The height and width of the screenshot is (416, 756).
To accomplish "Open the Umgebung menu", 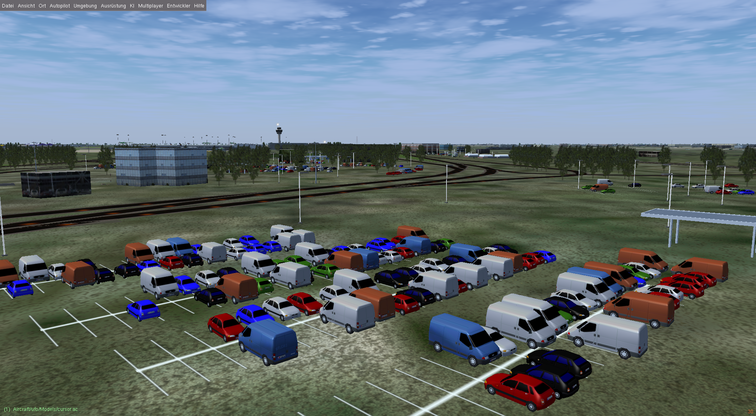I will pos(86,5).
